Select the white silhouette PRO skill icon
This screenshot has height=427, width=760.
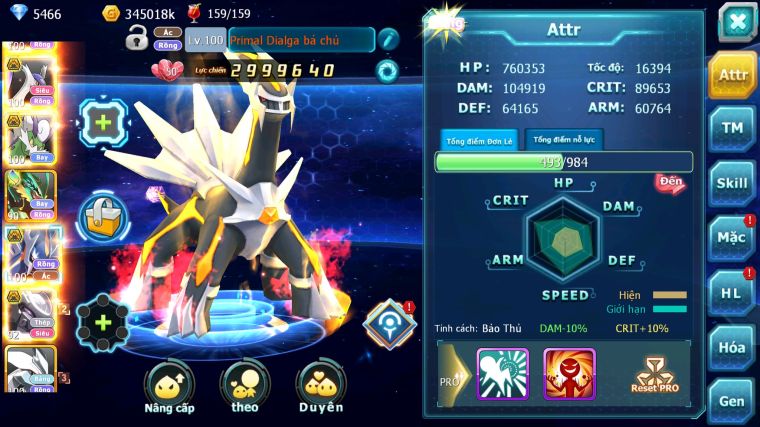(x=503, y=373)
